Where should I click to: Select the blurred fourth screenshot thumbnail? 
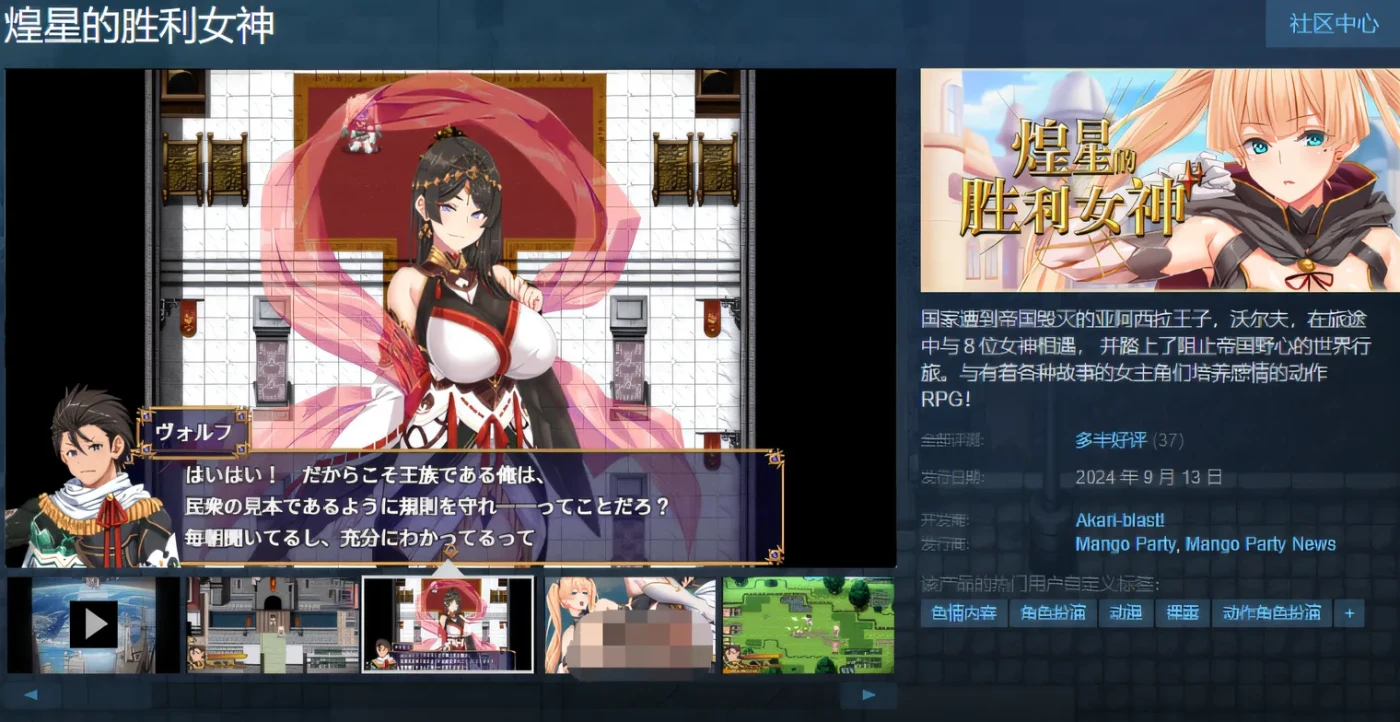pyautogui.click(x=628, y=622)
